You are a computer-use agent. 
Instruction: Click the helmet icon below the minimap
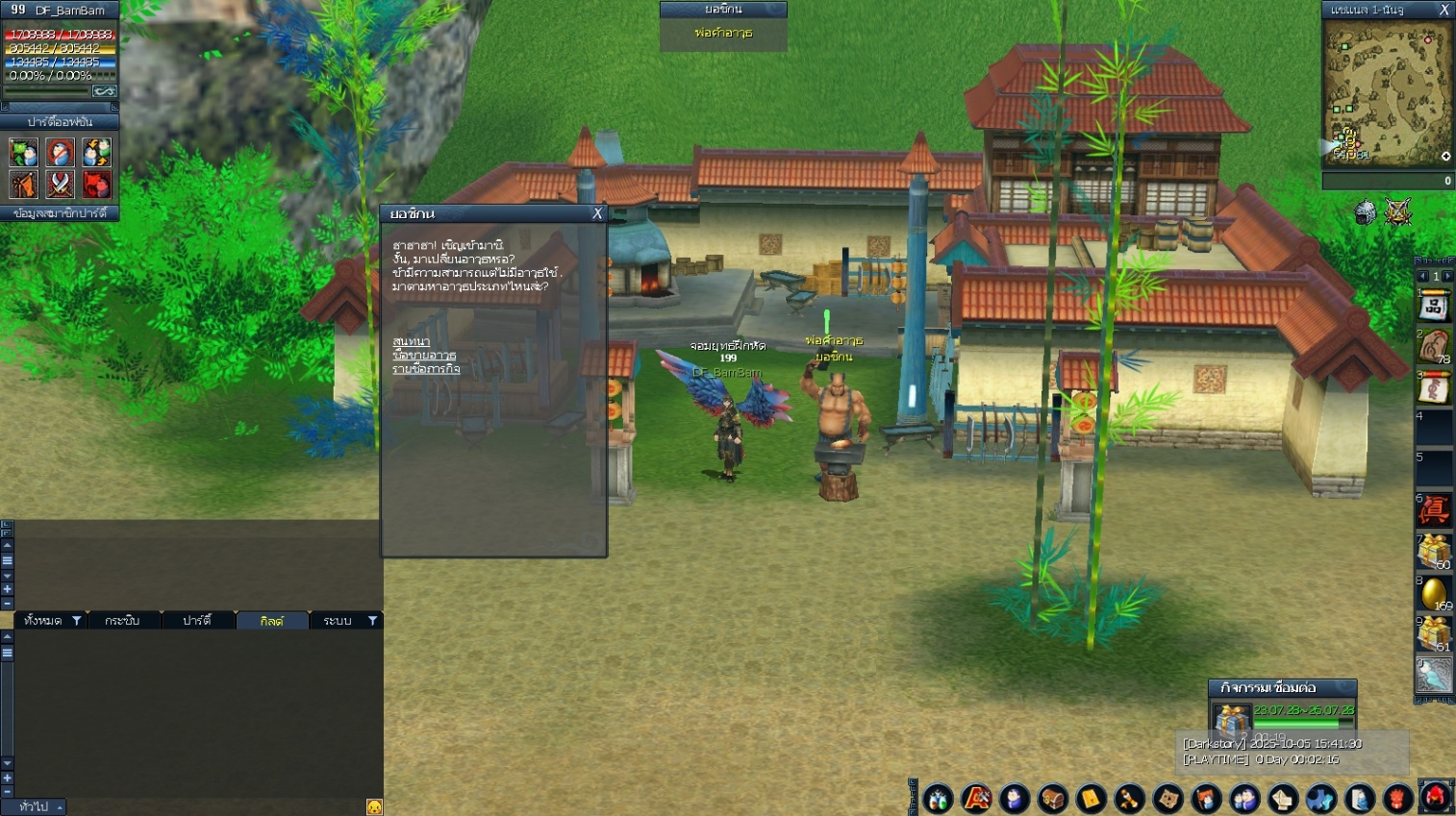click(x=1365, y=211)
